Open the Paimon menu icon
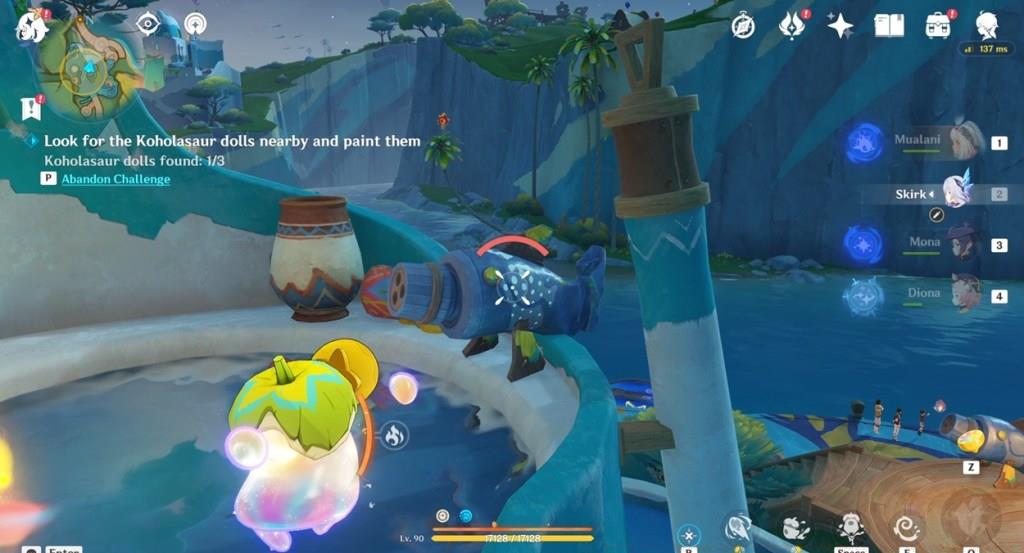1024x553 pixels. tap(31, 26)
